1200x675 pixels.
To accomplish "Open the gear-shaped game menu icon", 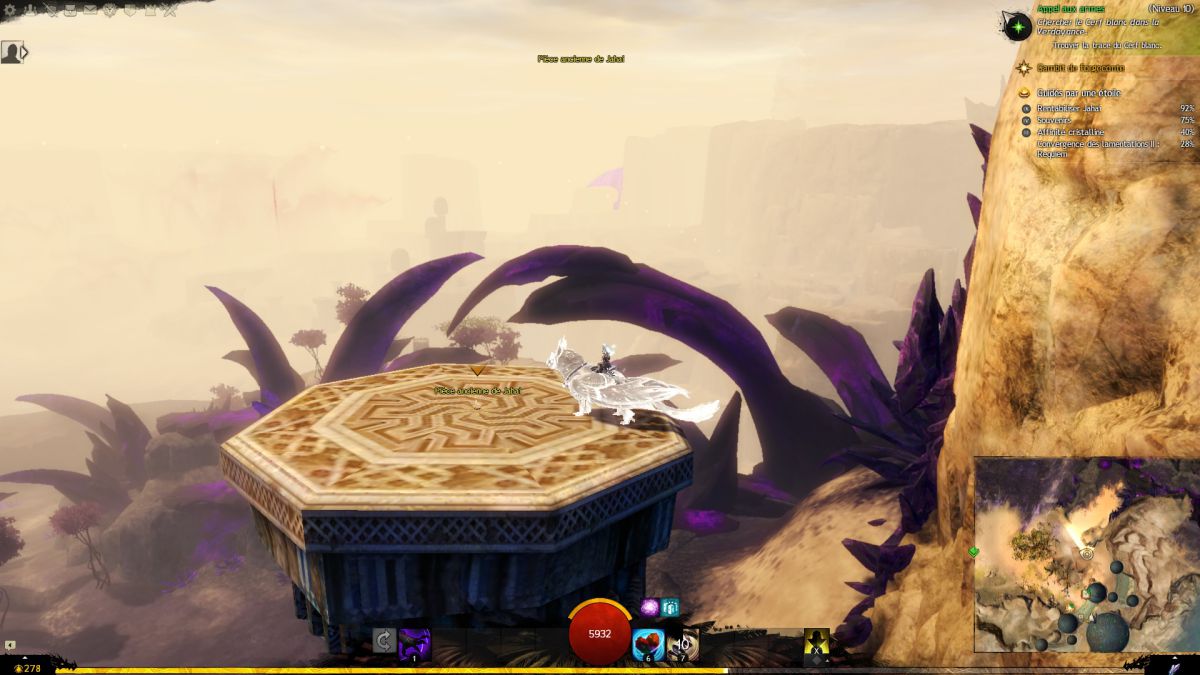I will (10, 11).
